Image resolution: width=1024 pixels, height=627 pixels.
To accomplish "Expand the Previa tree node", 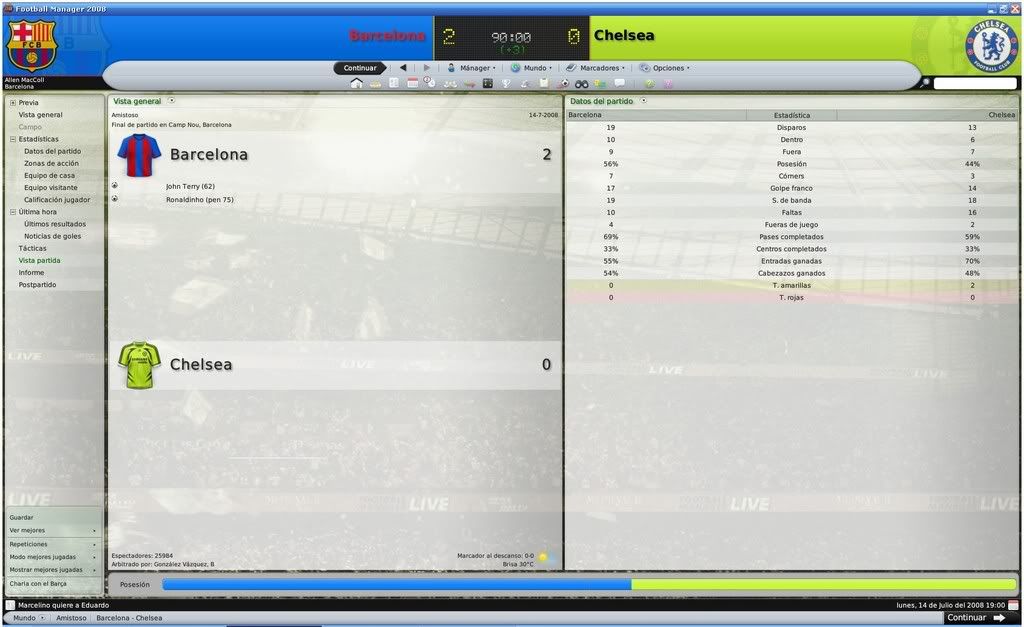I will click(12, 103).
